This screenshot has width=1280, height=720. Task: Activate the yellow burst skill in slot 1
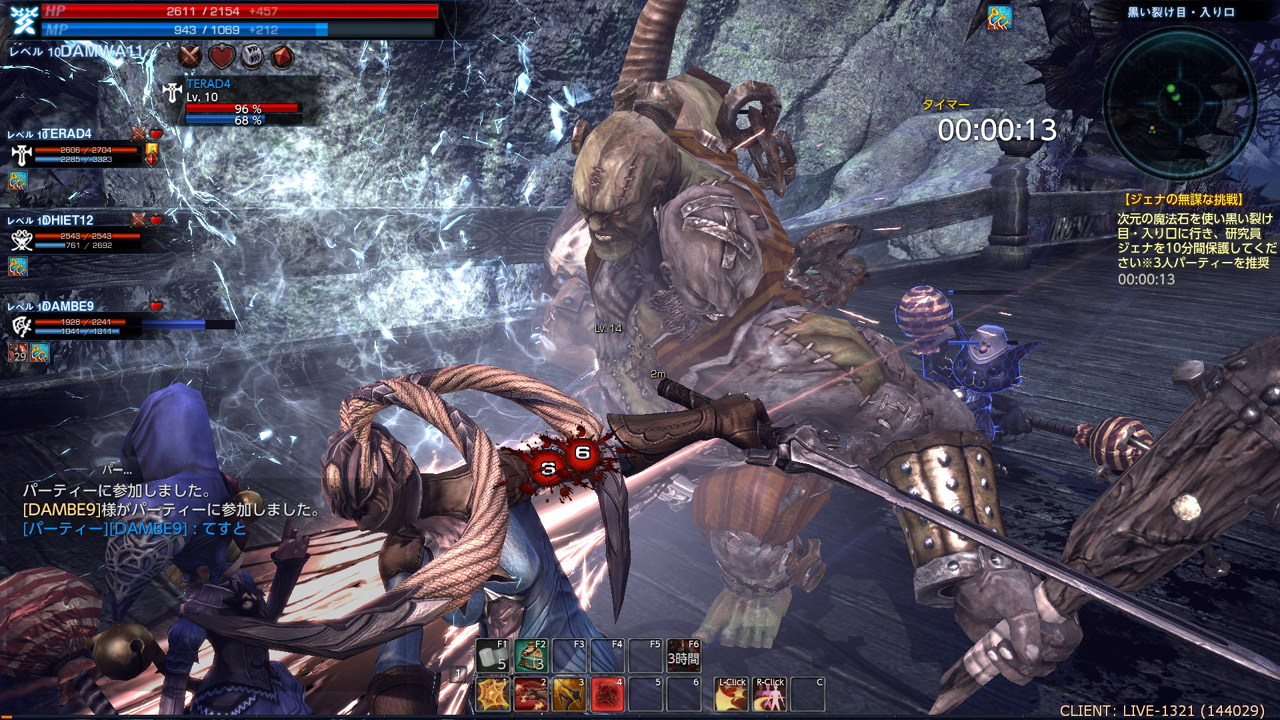click(x=492, y=694)
